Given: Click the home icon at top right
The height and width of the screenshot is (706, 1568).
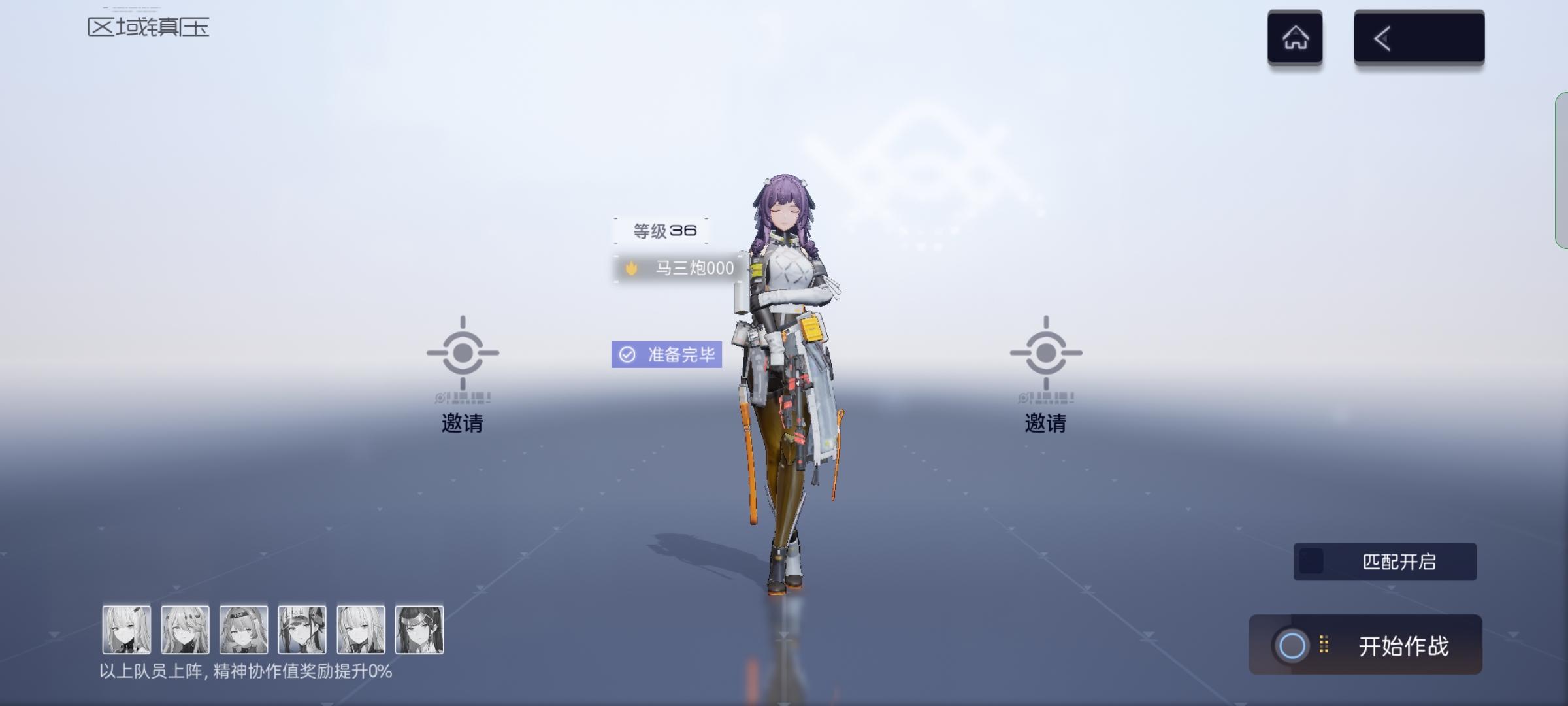Looking at the screenshot, I should [1296, 37].
